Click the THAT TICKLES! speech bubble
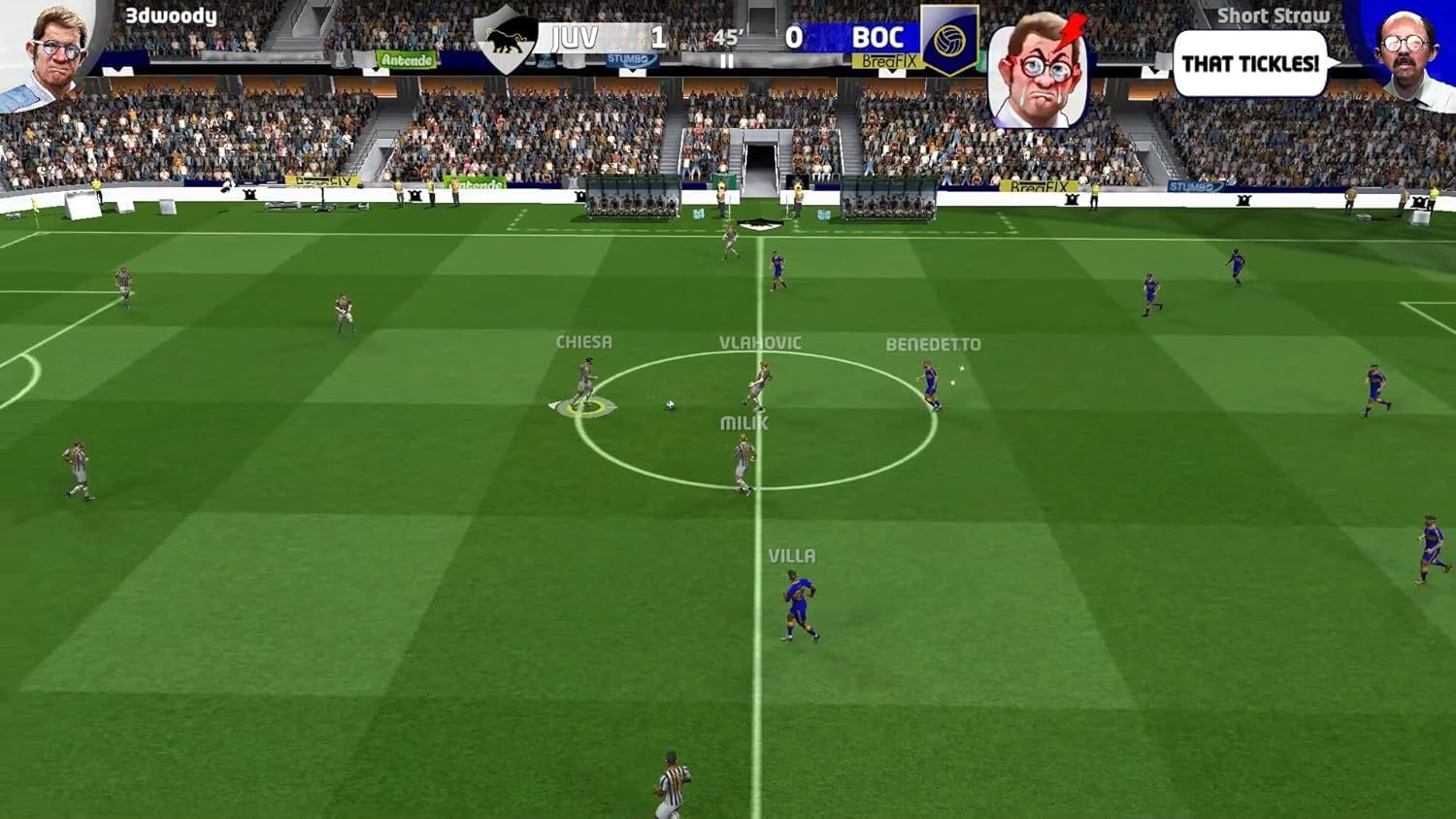The image size is (1456, 819). click(1249, 61)
